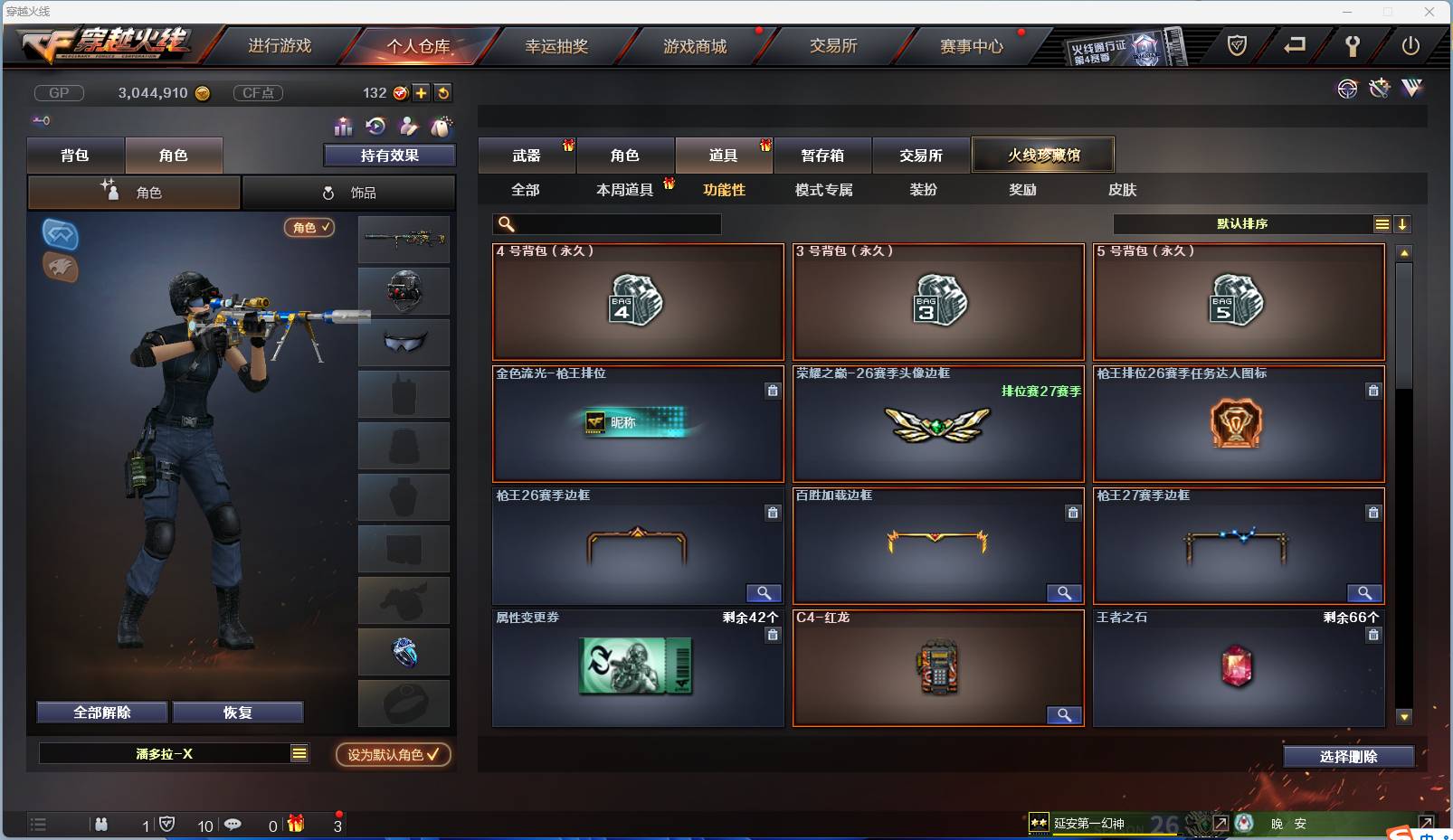The width and height of the screenshot is (1453, 840).
Task: Click the crosshair settings icon at top right
Action: click(x=1347, y=89)
